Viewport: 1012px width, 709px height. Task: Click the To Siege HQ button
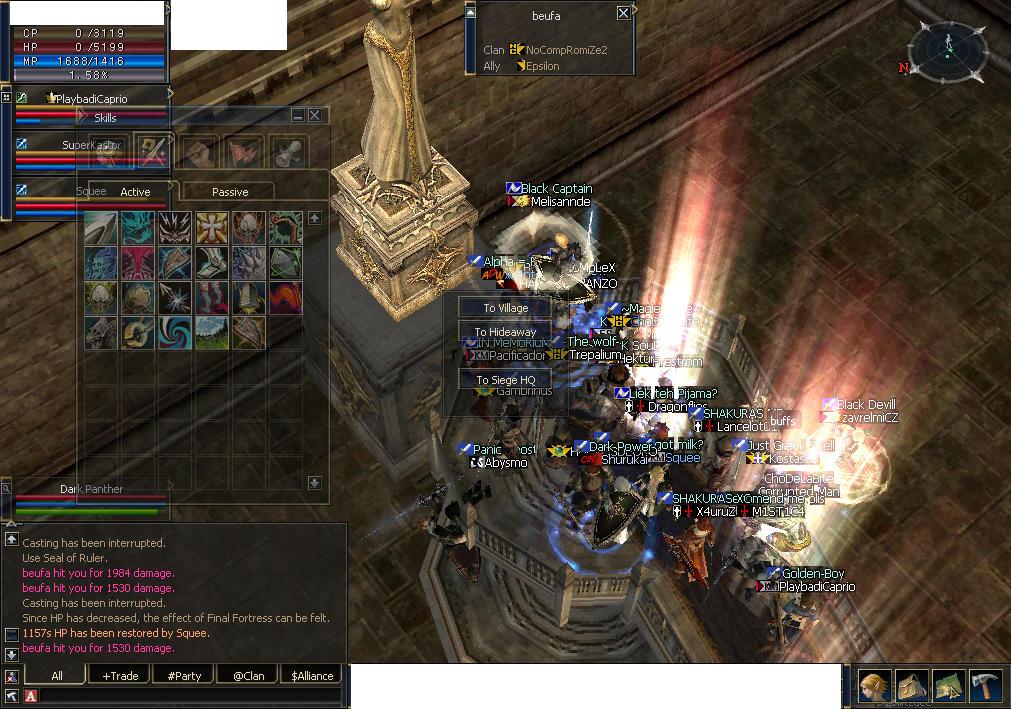[505, 380]
